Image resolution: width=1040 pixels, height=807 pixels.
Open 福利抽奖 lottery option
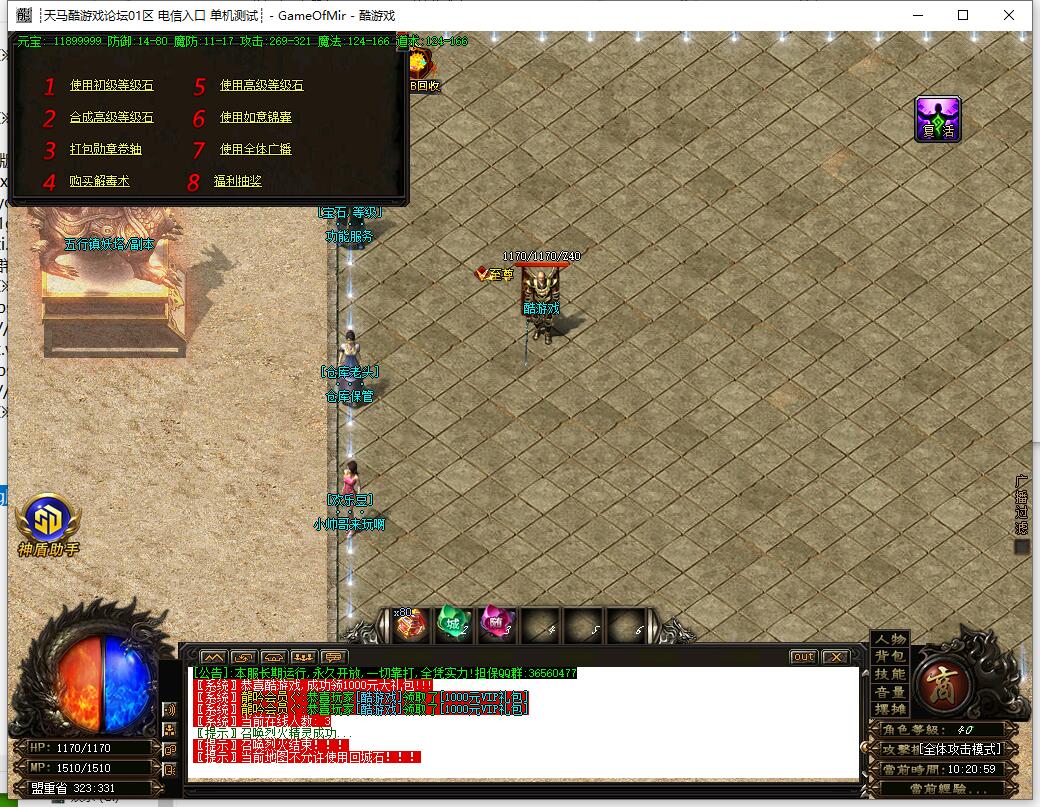pos(237,182)
